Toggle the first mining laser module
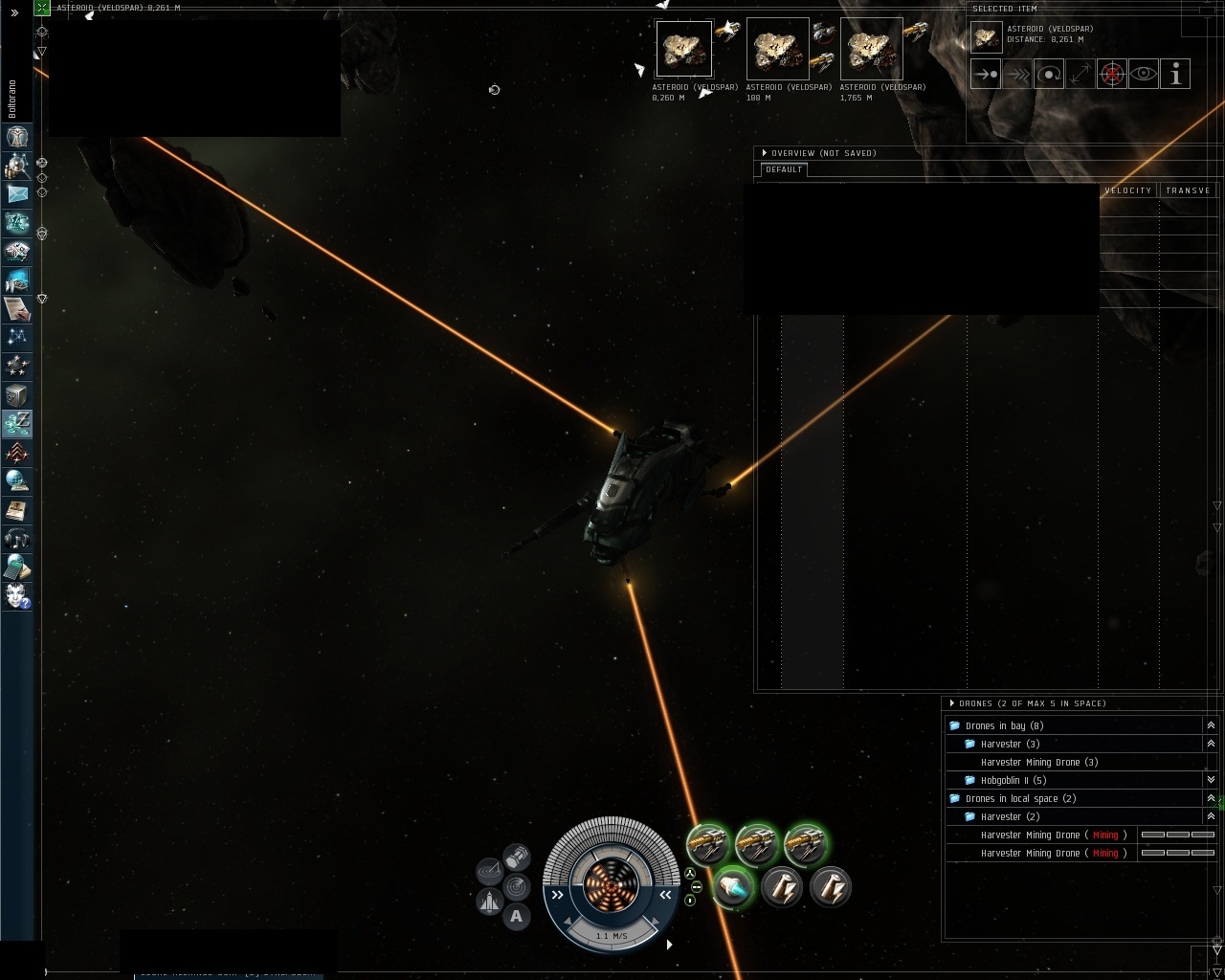The width and height of the screenshot is (1225, 980). pyautogui.click(x=708, y=844)
